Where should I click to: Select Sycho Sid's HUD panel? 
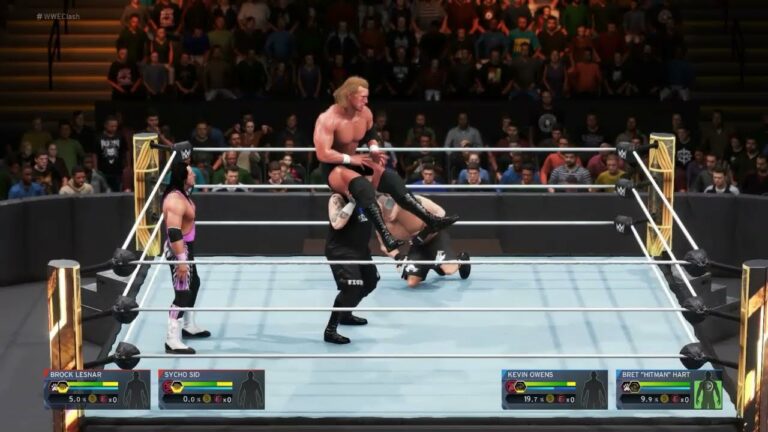click(x=211, y=389)
